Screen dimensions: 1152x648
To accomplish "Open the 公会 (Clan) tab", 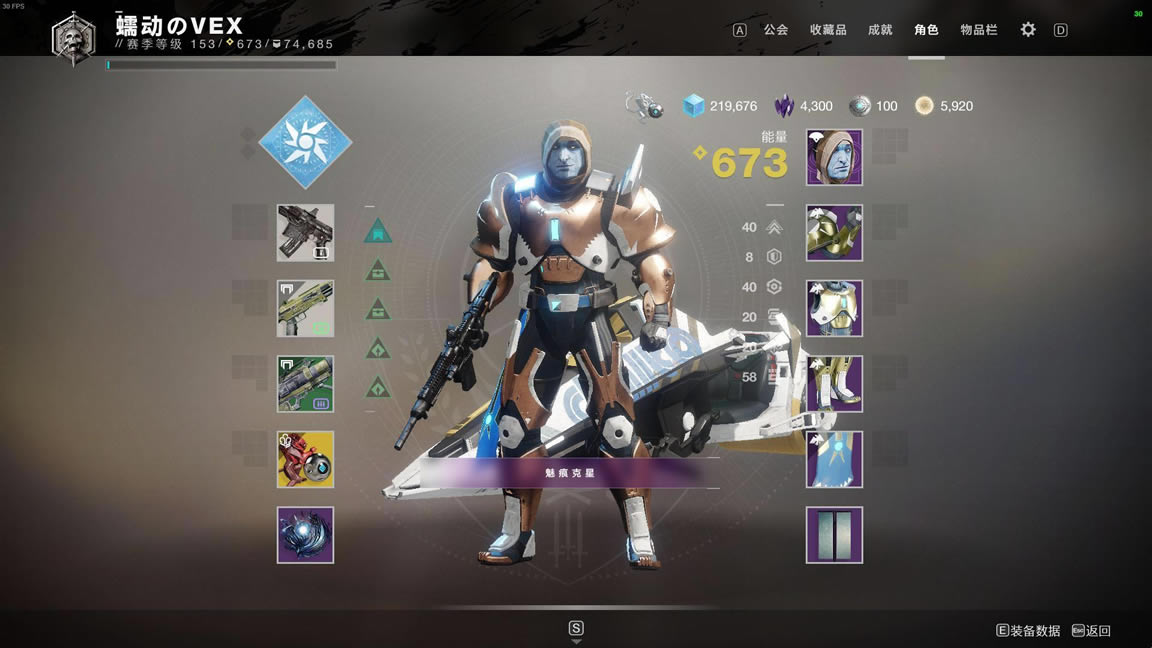I will pos(776,30).
